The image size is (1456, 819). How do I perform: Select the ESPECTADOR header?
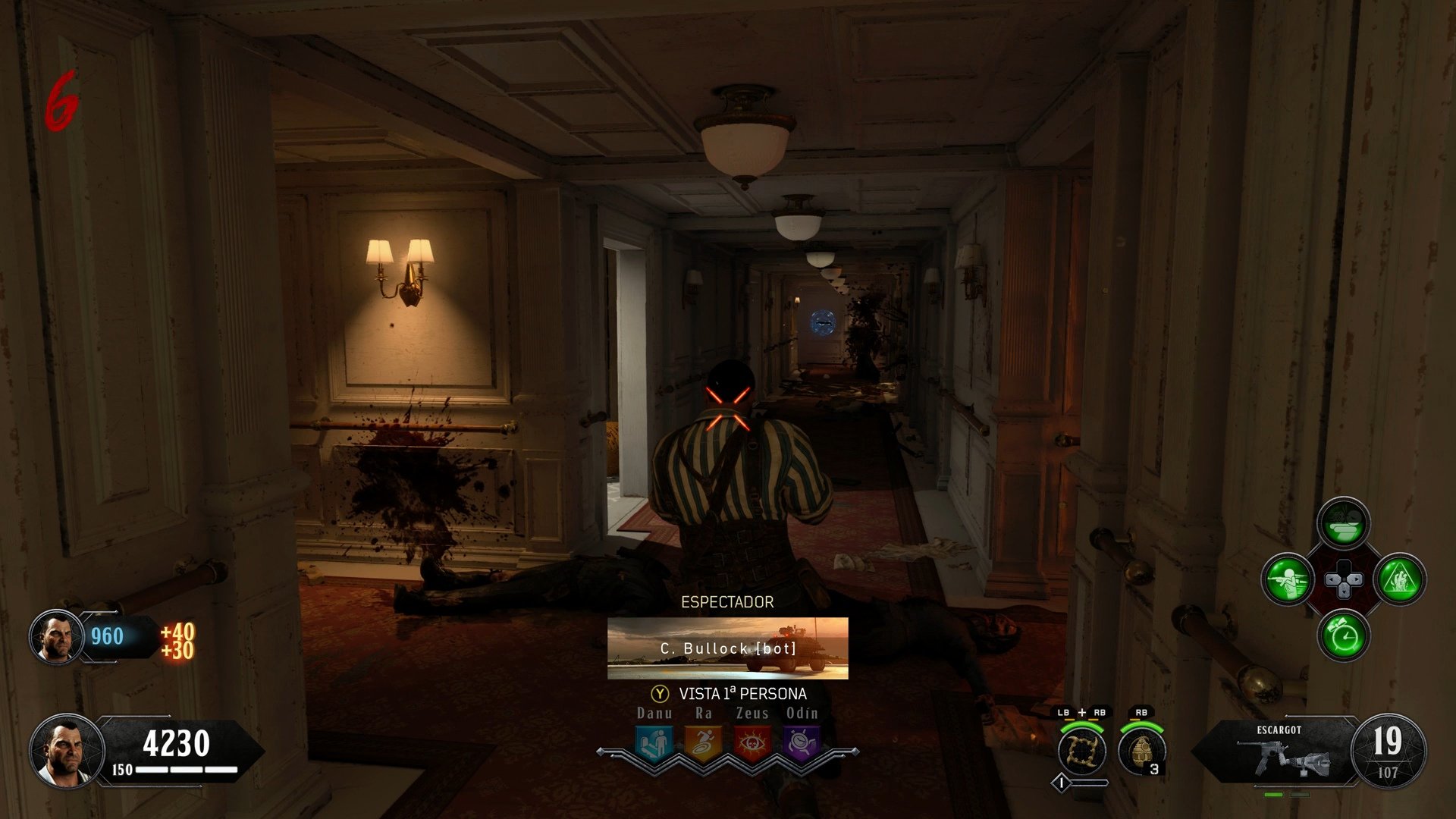(727, 601)
